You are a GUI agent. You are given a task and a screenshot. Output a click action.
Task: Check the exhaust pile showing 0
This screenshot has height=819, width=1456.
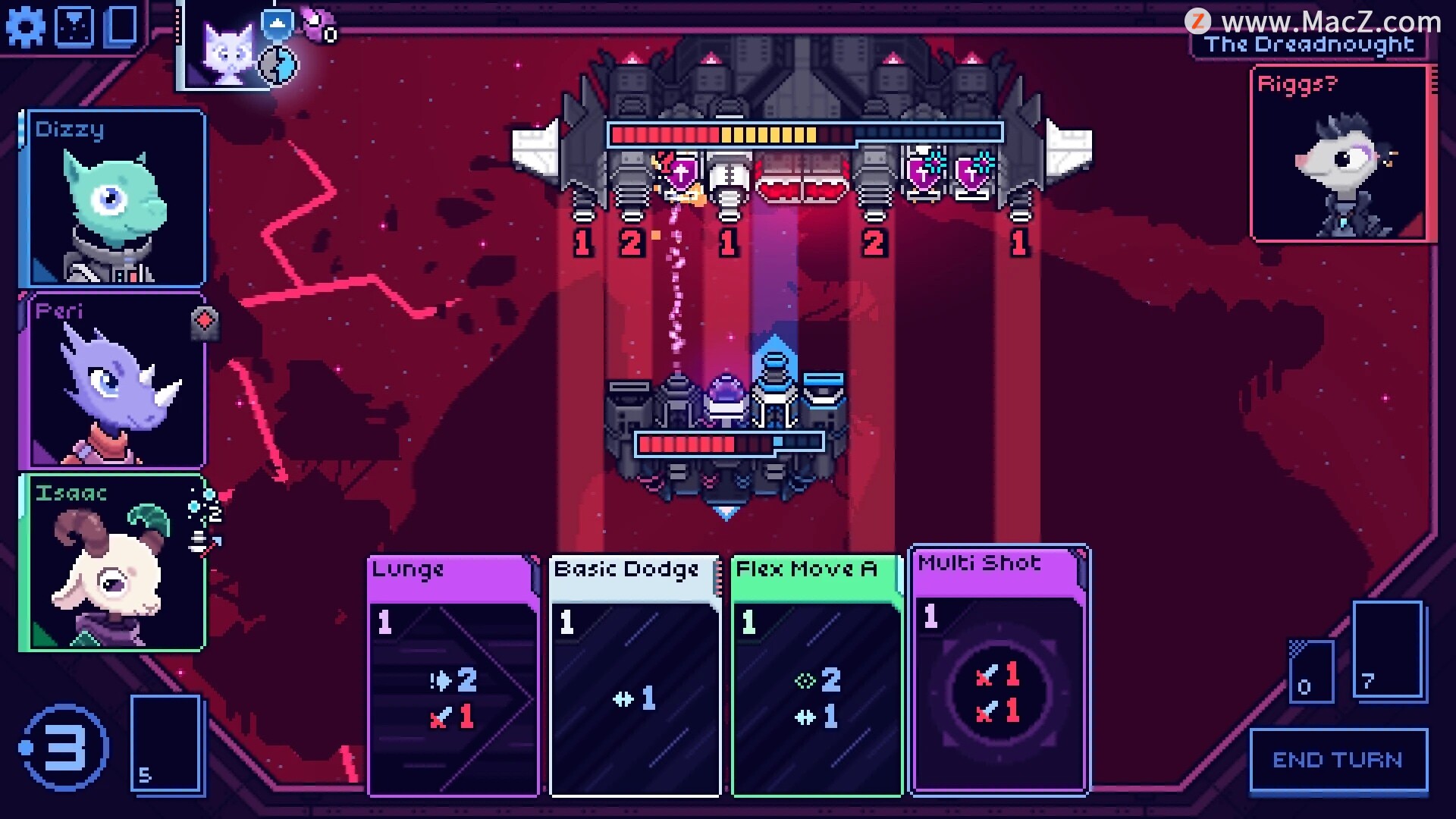point(1311,672)
